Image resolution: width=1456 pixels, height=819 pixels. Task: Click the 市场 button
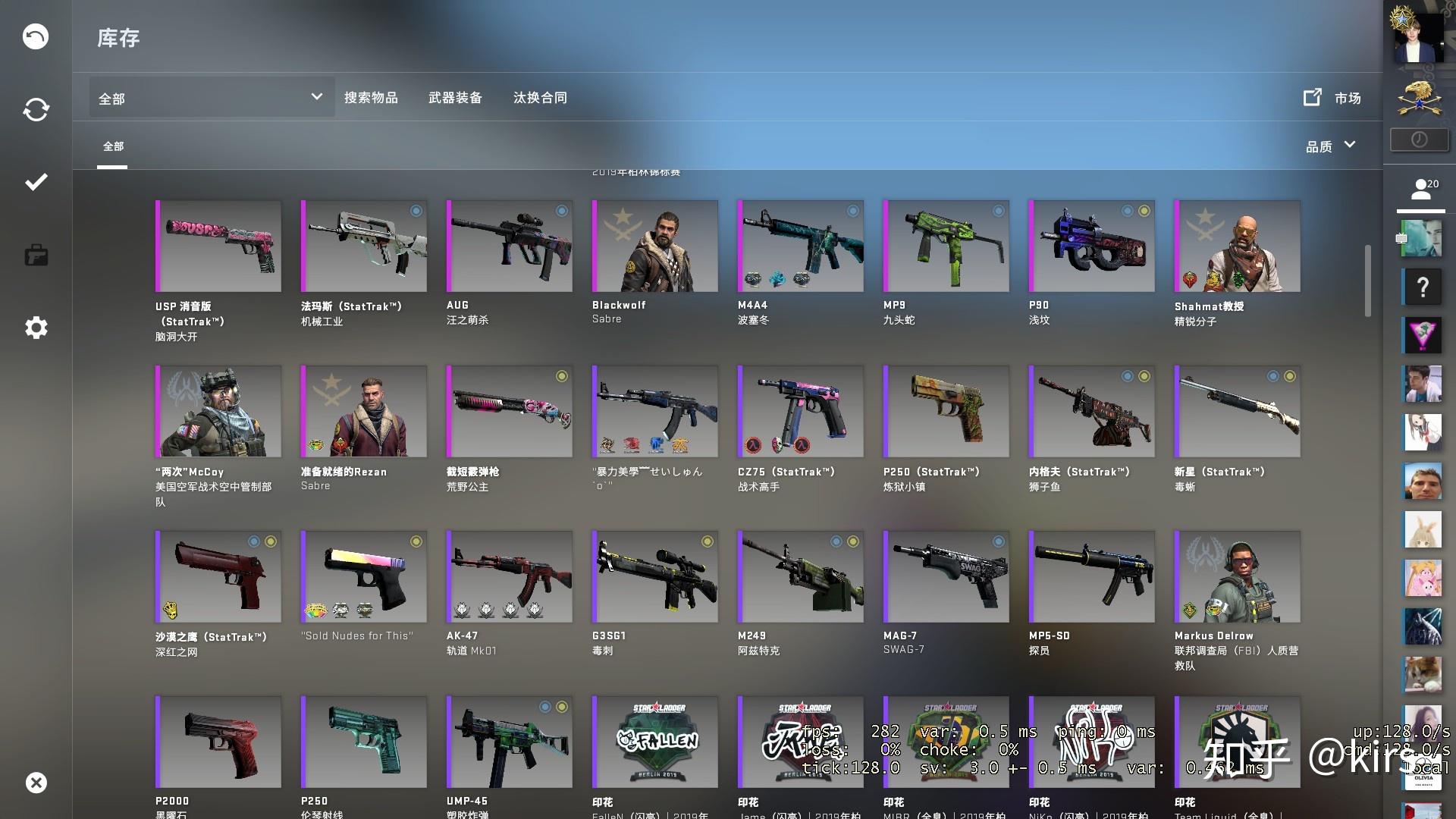click(1348, 98)
